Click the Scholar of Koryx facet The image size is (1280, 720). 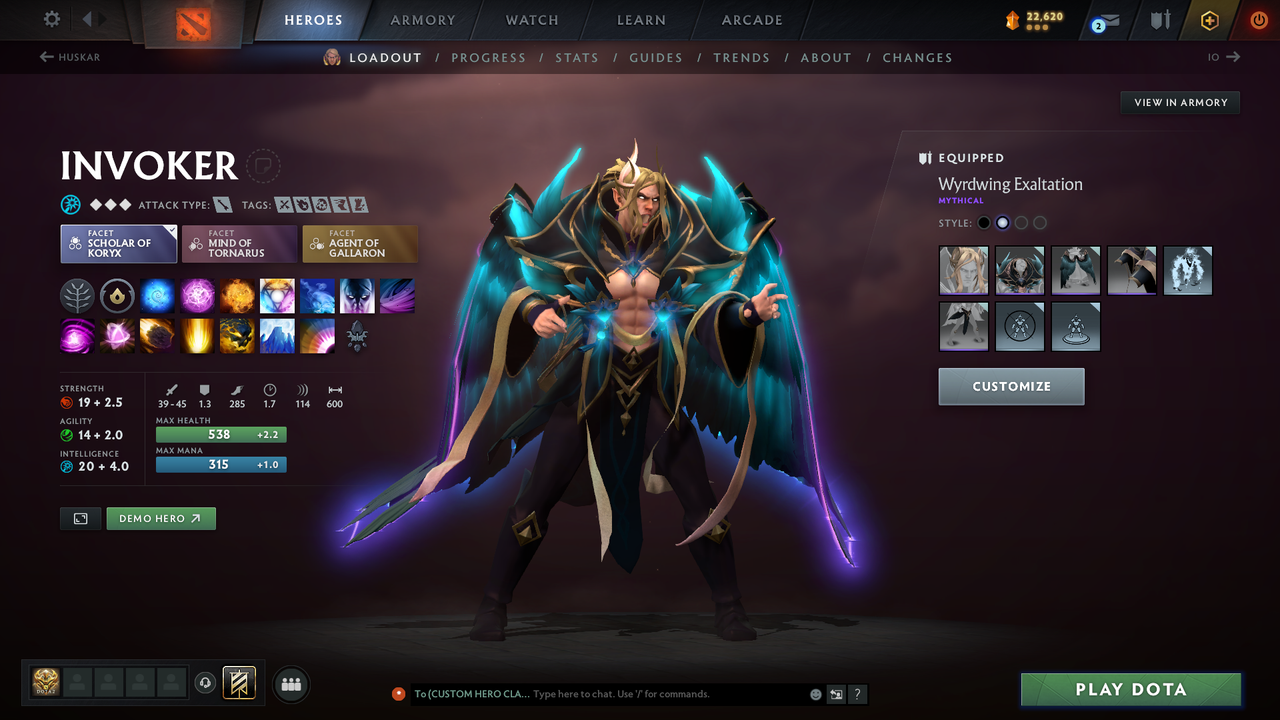click(x=118, y=243)
